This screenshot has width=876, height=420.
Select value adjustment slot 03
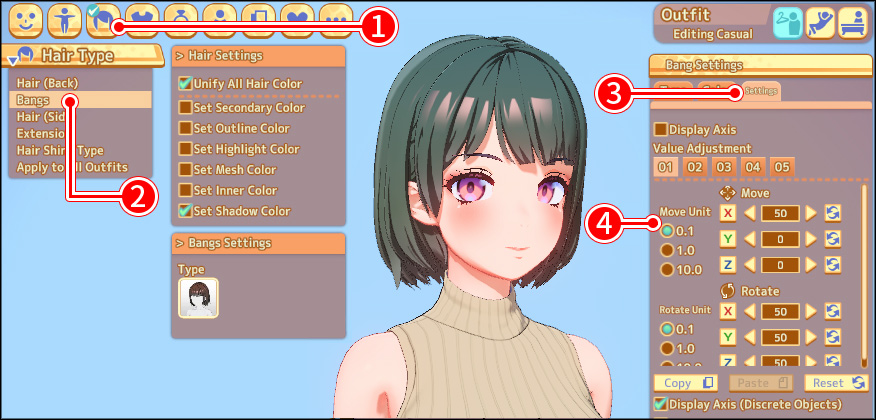(723, 166)
